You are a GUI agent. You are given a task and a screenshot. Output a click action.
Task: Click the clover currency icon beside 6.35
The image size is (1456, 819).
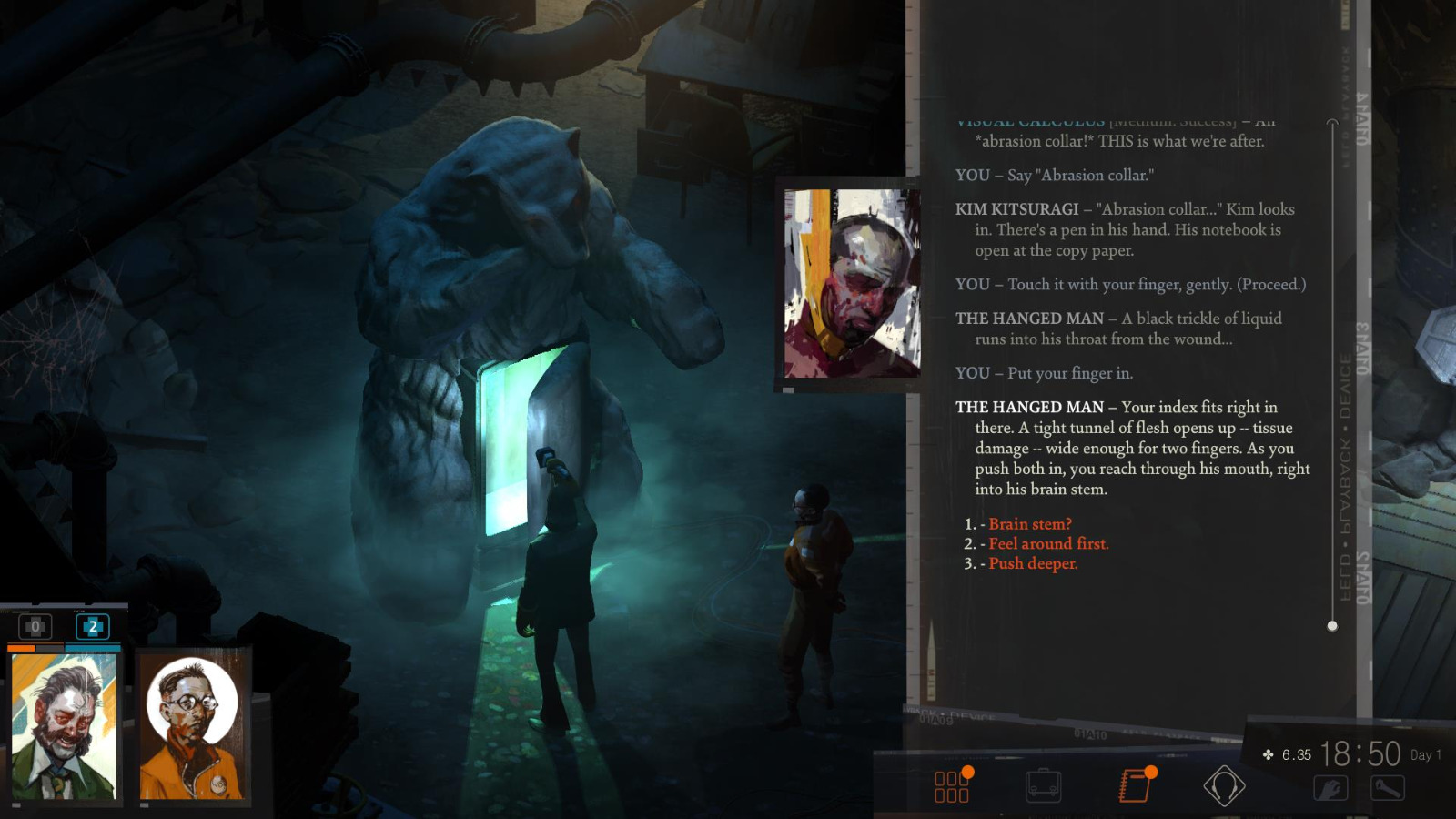click(1267, 753)
